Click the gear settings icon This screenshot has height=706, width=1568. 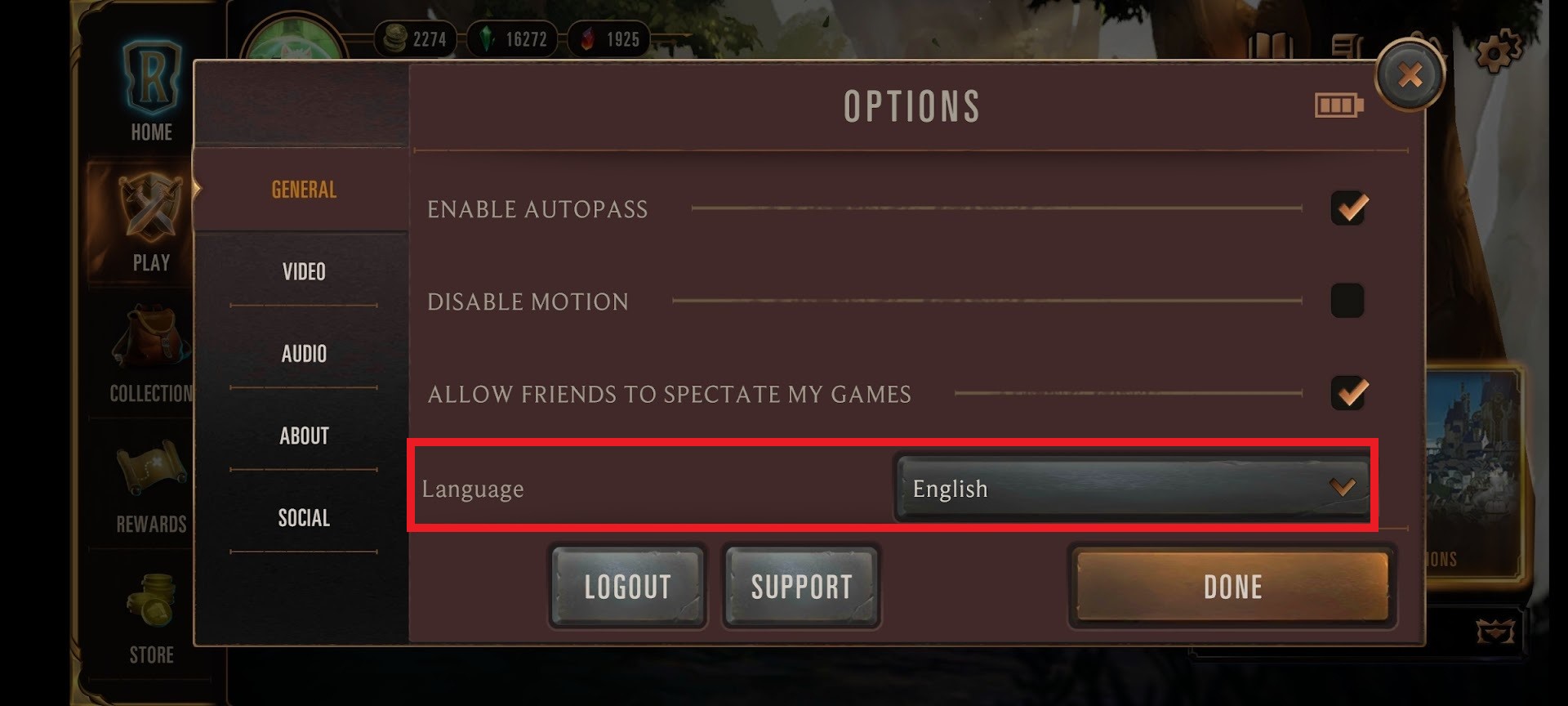click(1498, 51)
